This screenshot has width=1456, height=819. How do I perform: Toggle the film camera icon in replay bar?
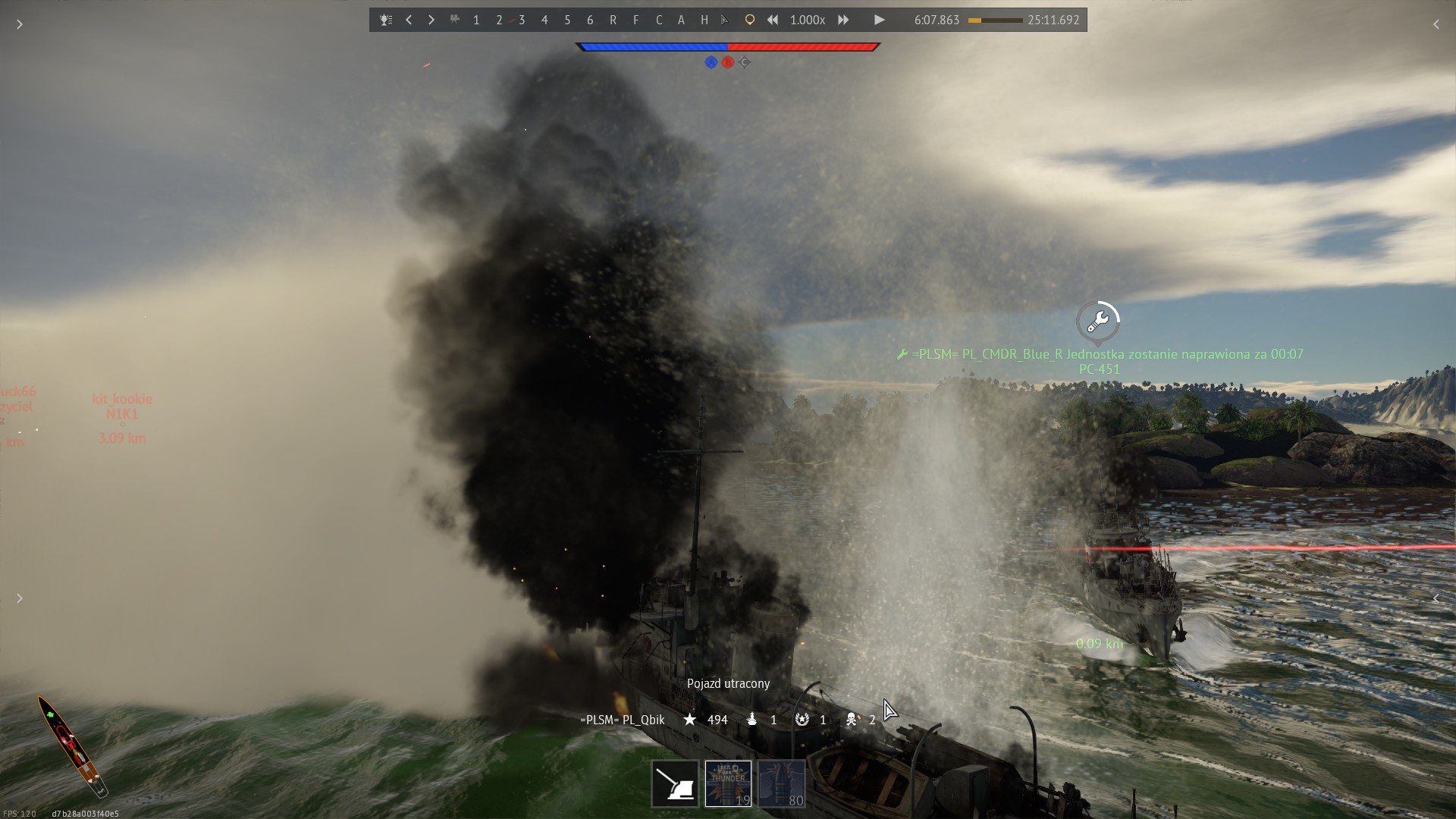455,20
